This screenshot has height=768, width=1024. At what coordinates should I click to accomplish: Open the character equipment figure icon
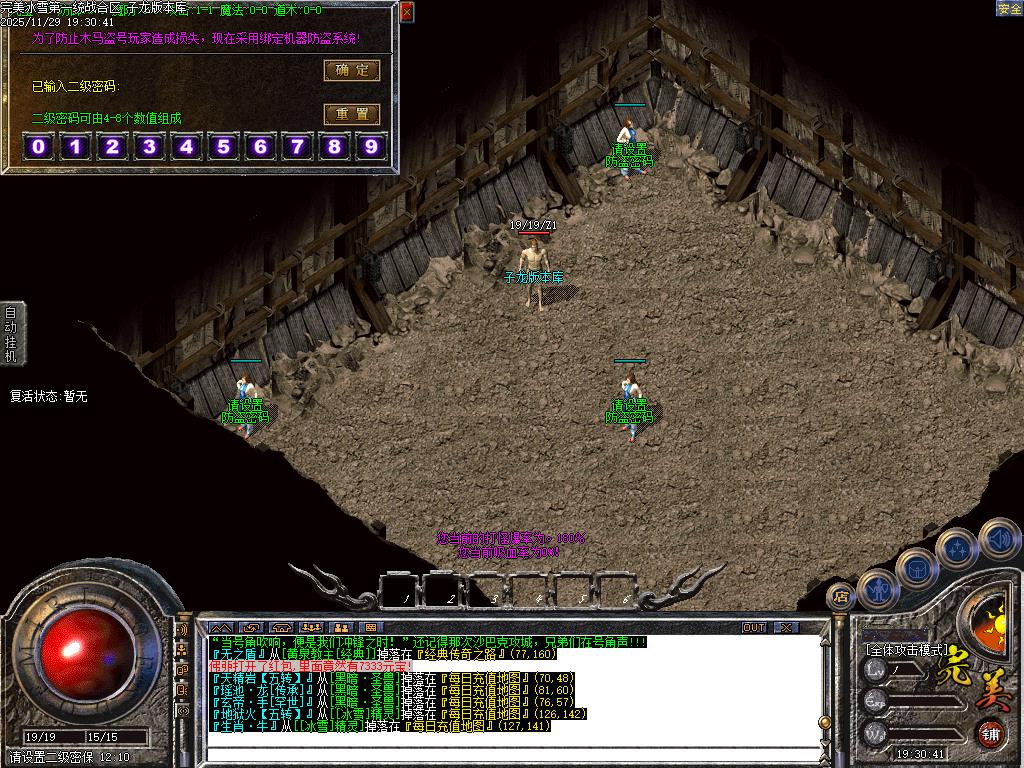point(878,589)
